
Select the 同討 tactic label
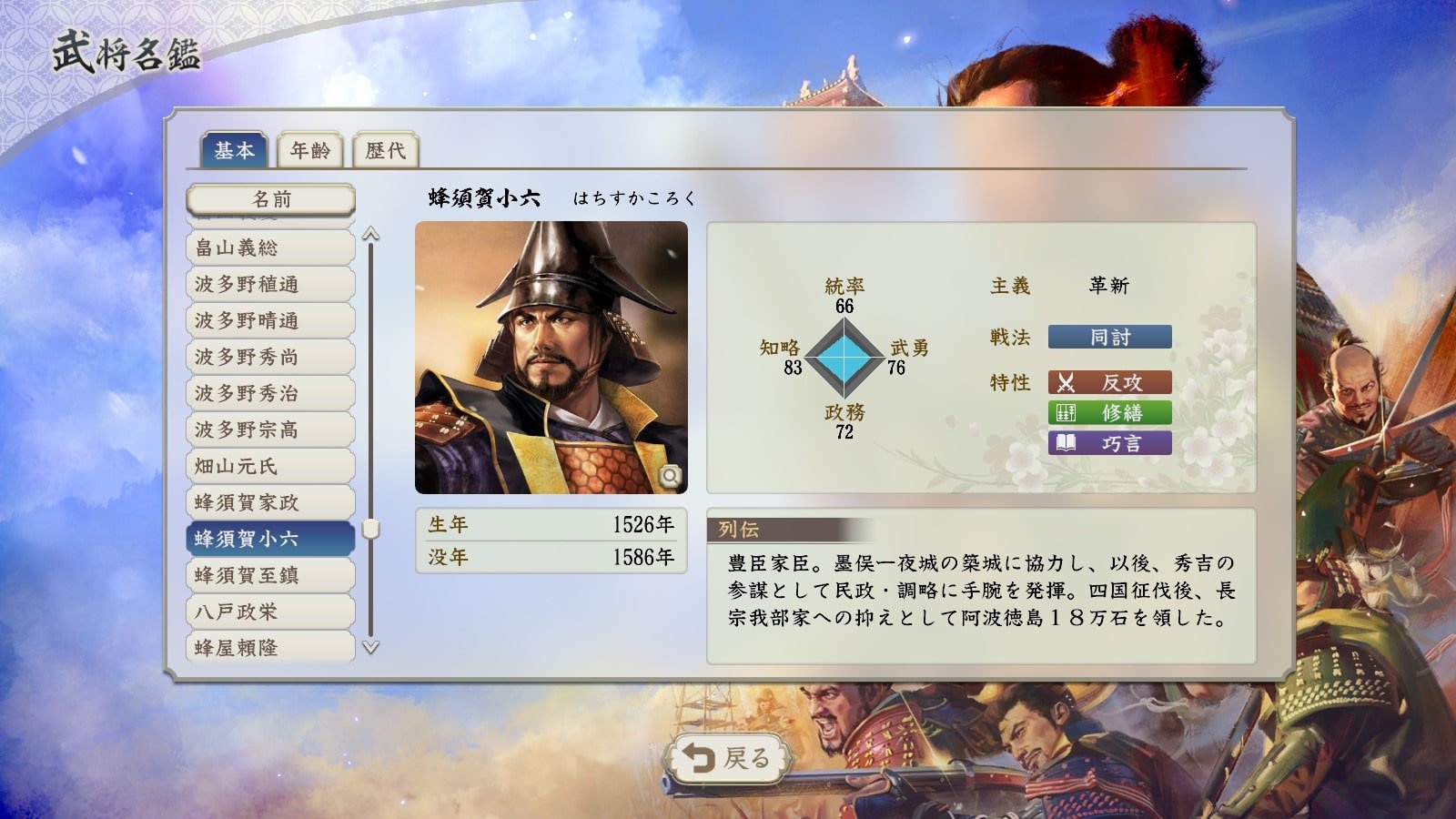click(x=1109, y=338)
